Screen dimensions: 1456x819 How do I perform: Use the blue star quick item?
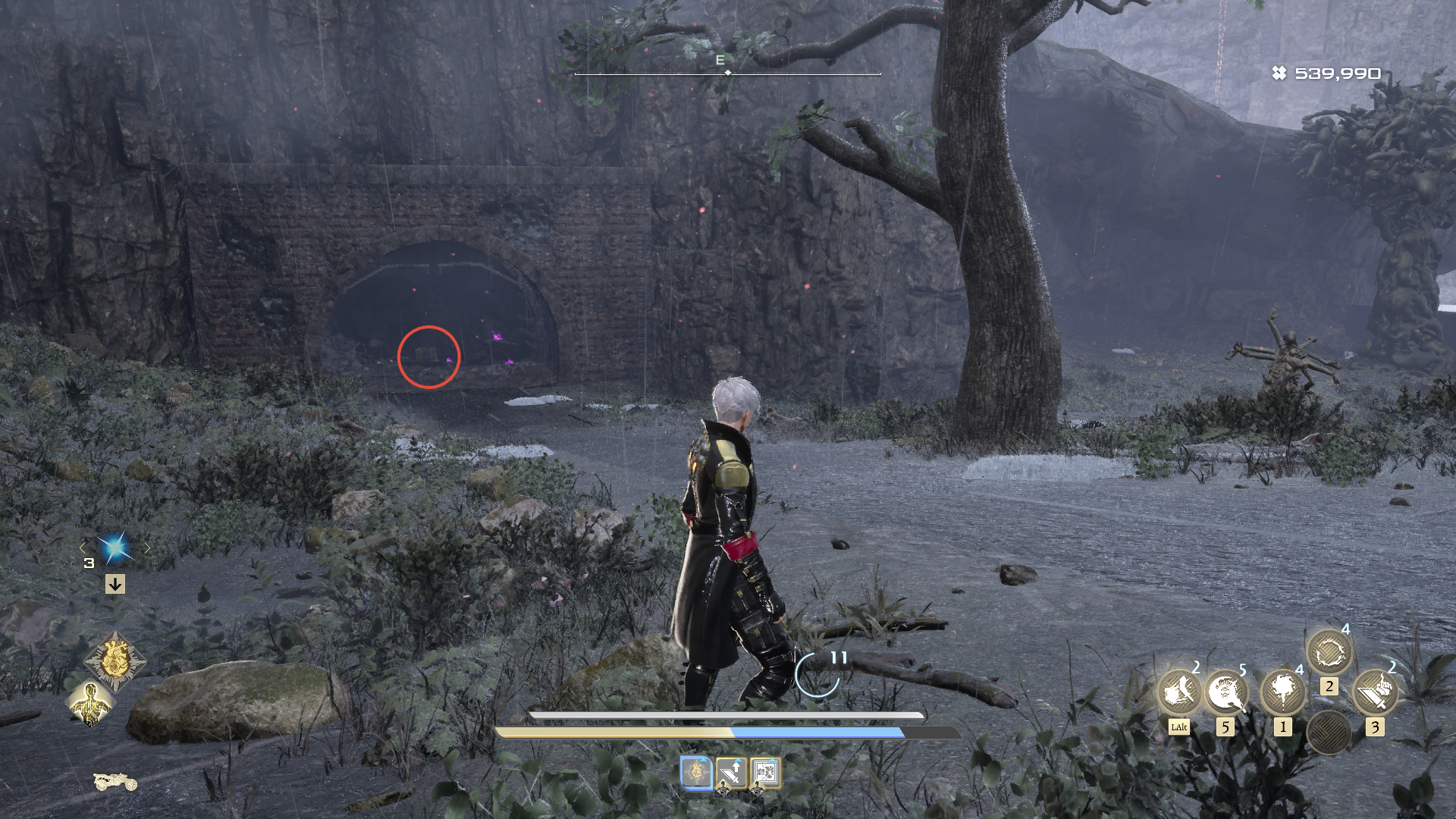tap(115, 548)
